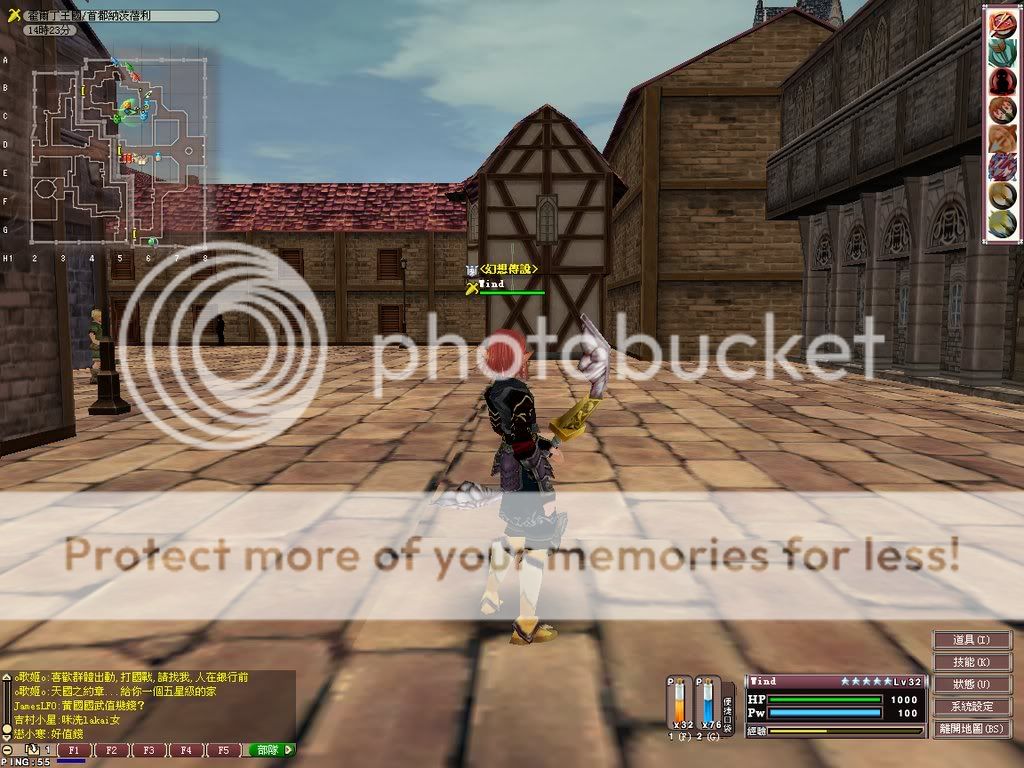Select the F4 shortcut button
The image size is (1024, 768).
tap(186, 750)
